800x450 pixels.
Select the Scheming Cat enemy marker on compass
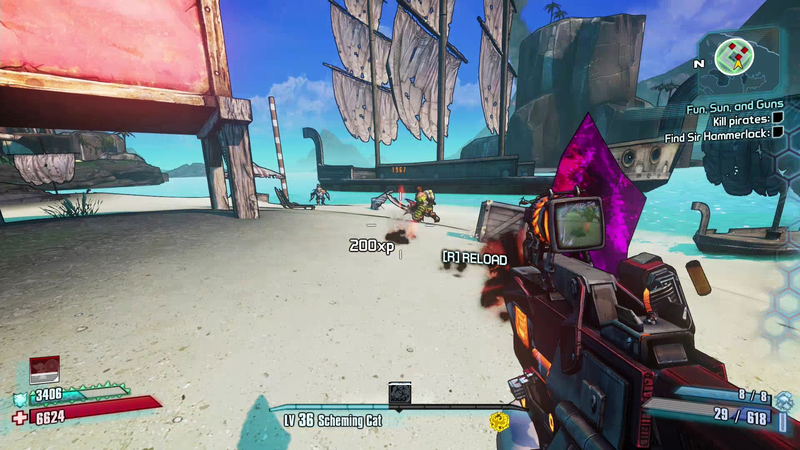(400, 392)
